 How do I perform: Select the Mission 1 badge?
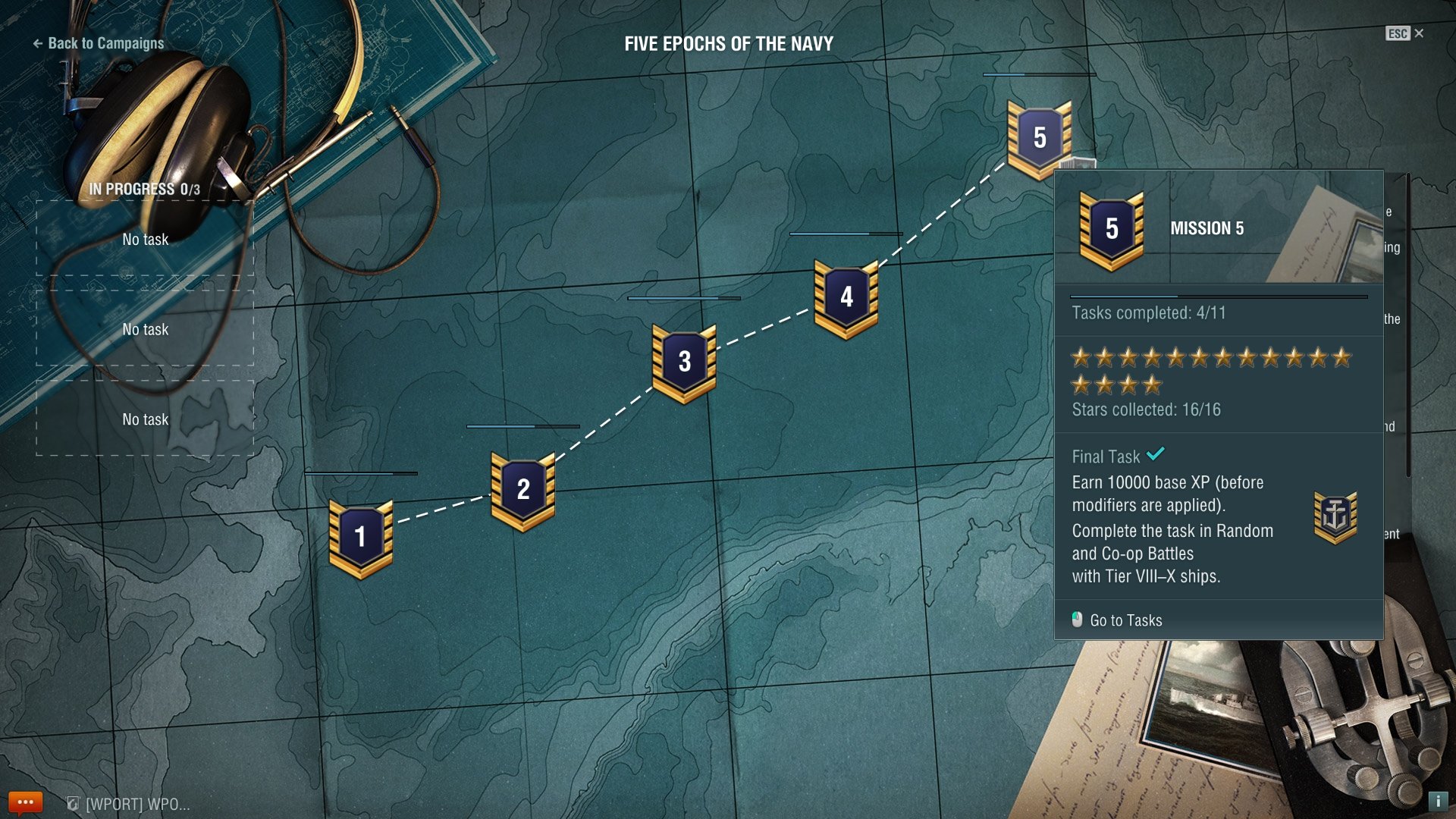[361, 538]
